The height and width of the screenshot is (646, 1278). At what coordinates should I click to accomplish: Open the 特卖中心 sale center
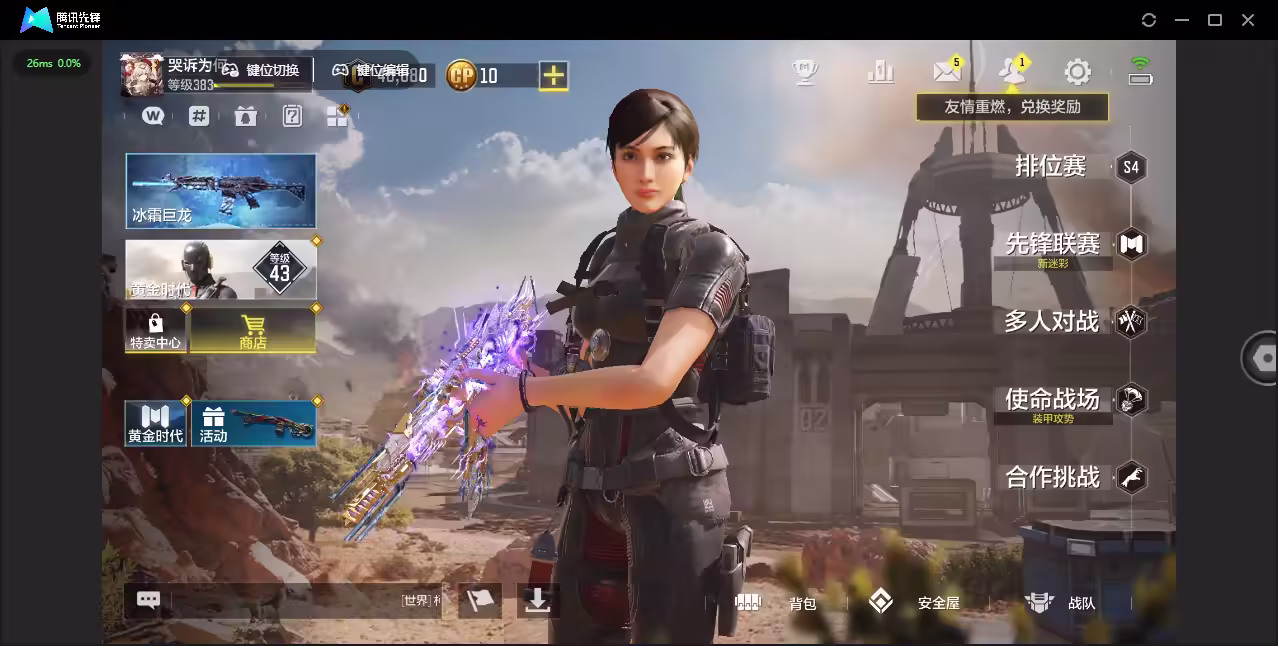click(x=155, y=331)
